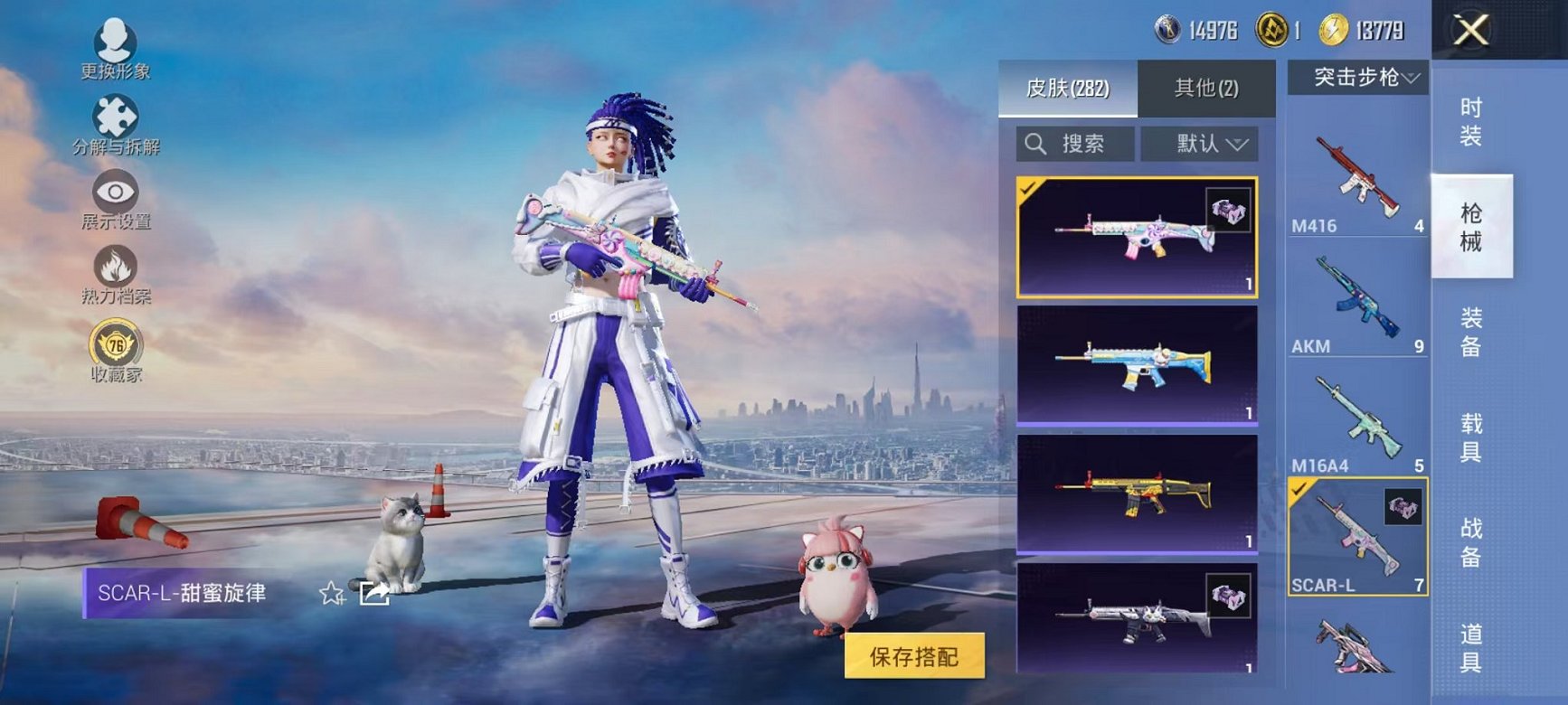Select the M416 weapon entry

click(1356, 172)
